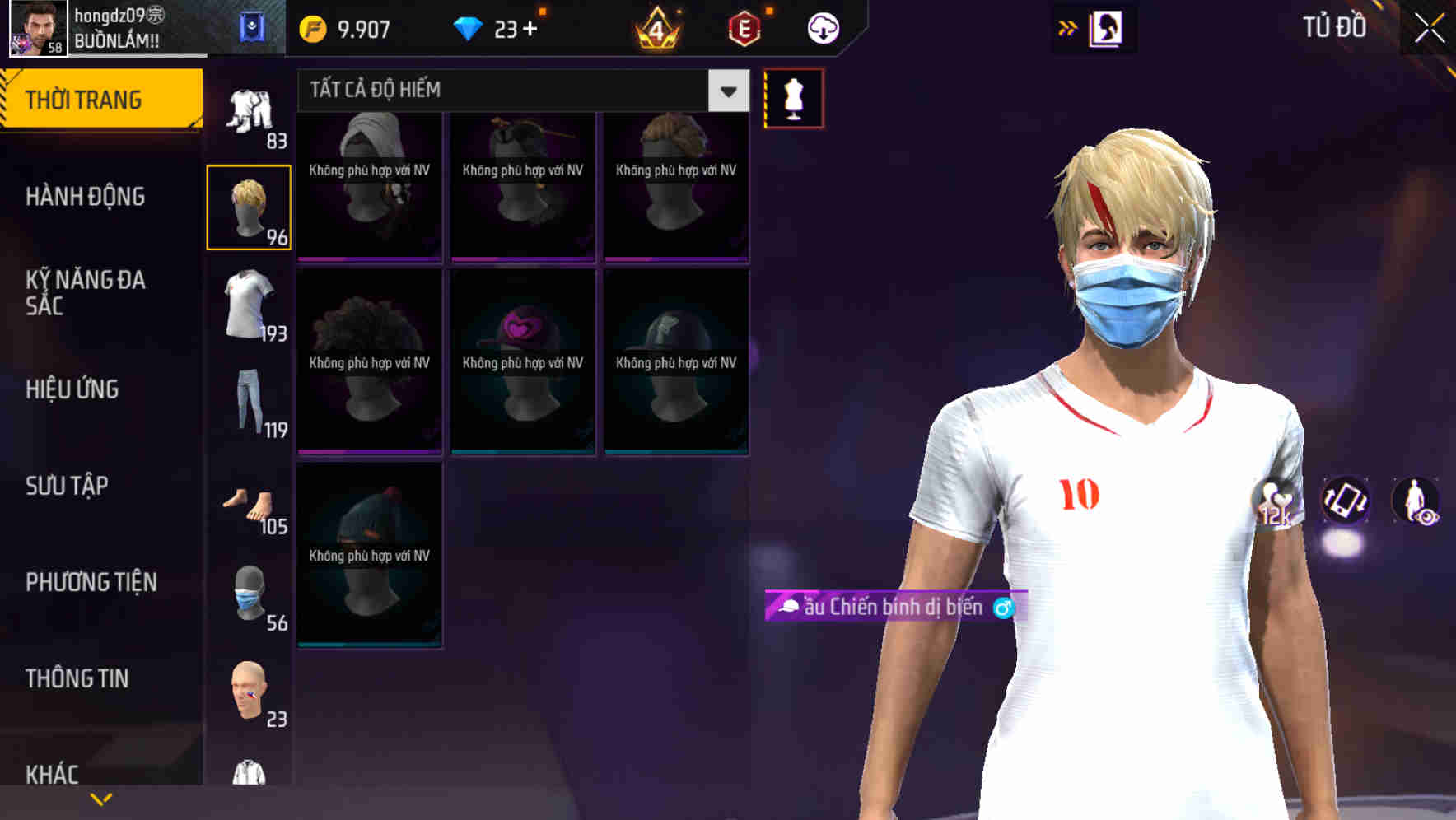Open the HÀNH ĐỘNG menu section
1456x820 pixels.
[86, 197]
